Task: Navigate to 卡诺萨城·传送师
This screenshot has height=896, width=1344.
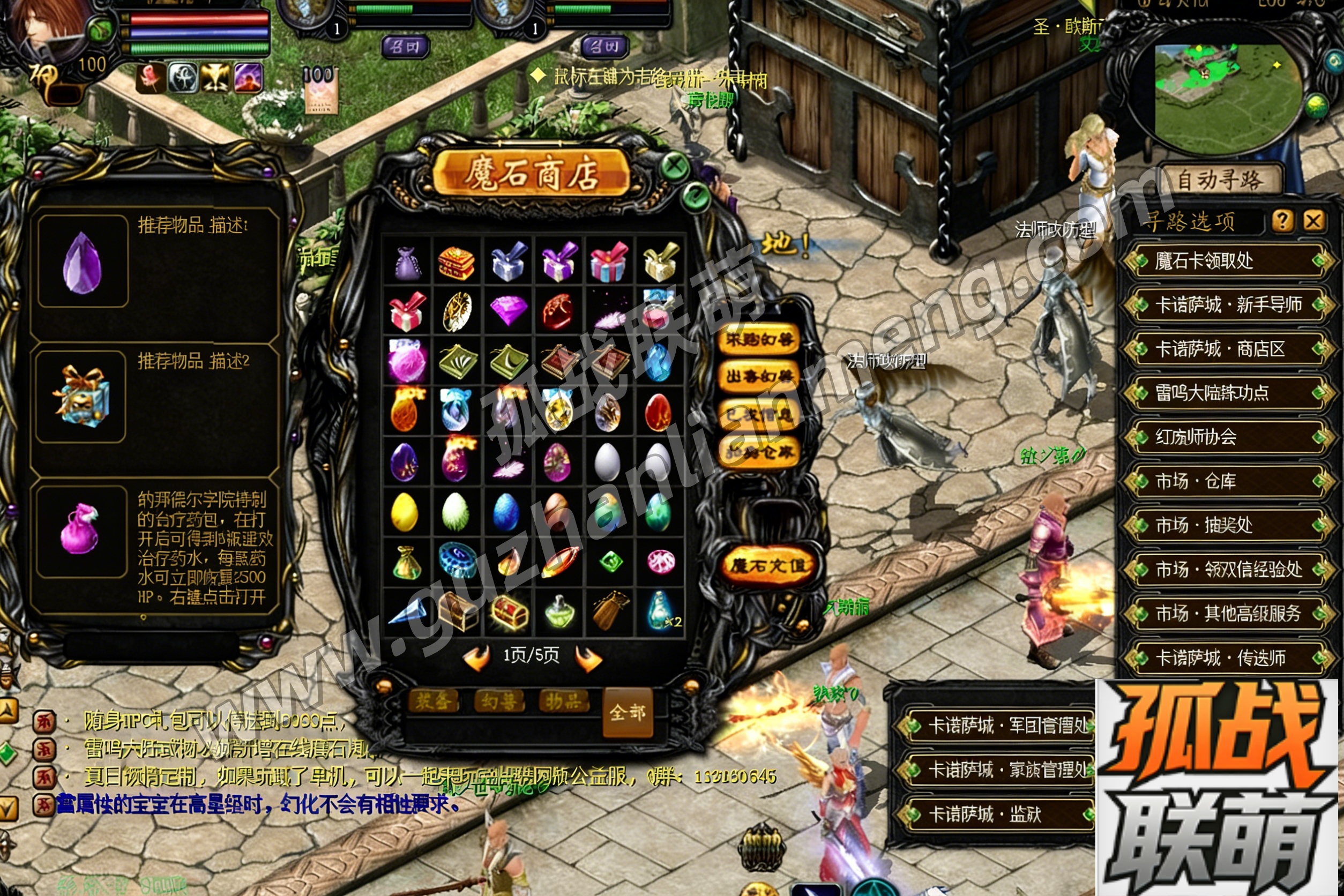Action: 1225,658
